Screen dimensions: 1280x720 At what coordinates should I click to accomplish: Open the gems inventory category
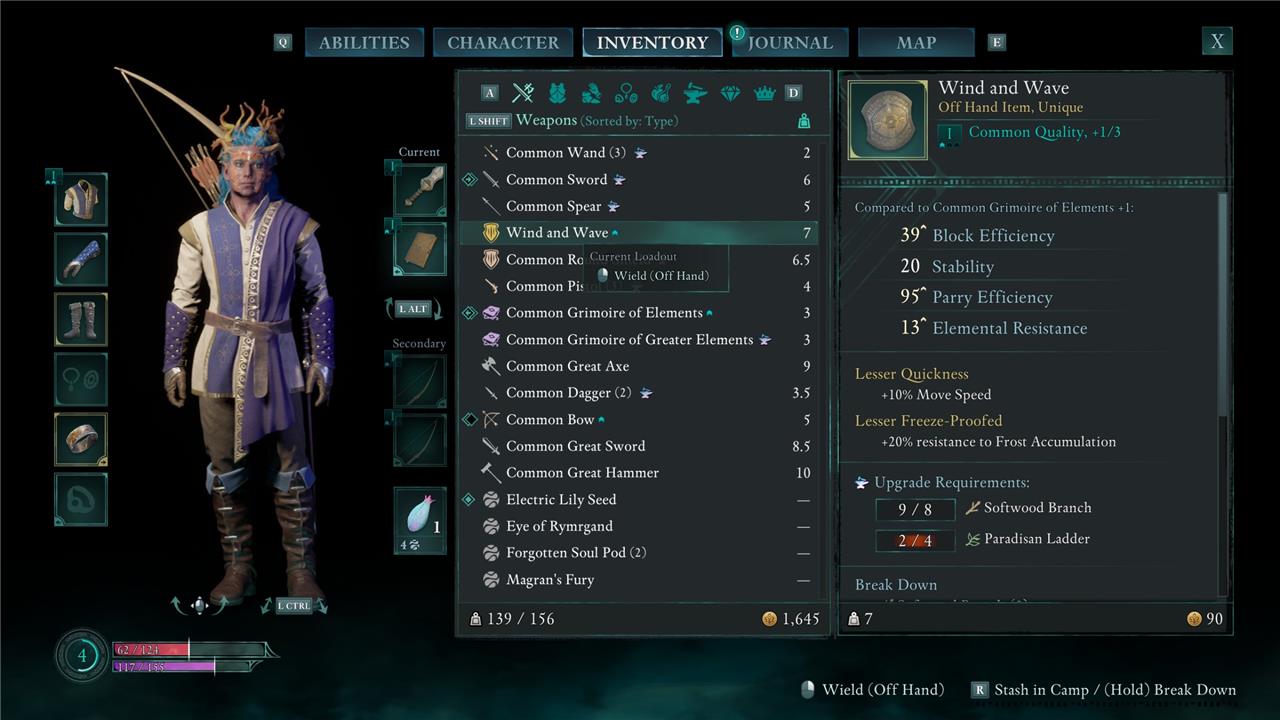click(x=730, y=93)
